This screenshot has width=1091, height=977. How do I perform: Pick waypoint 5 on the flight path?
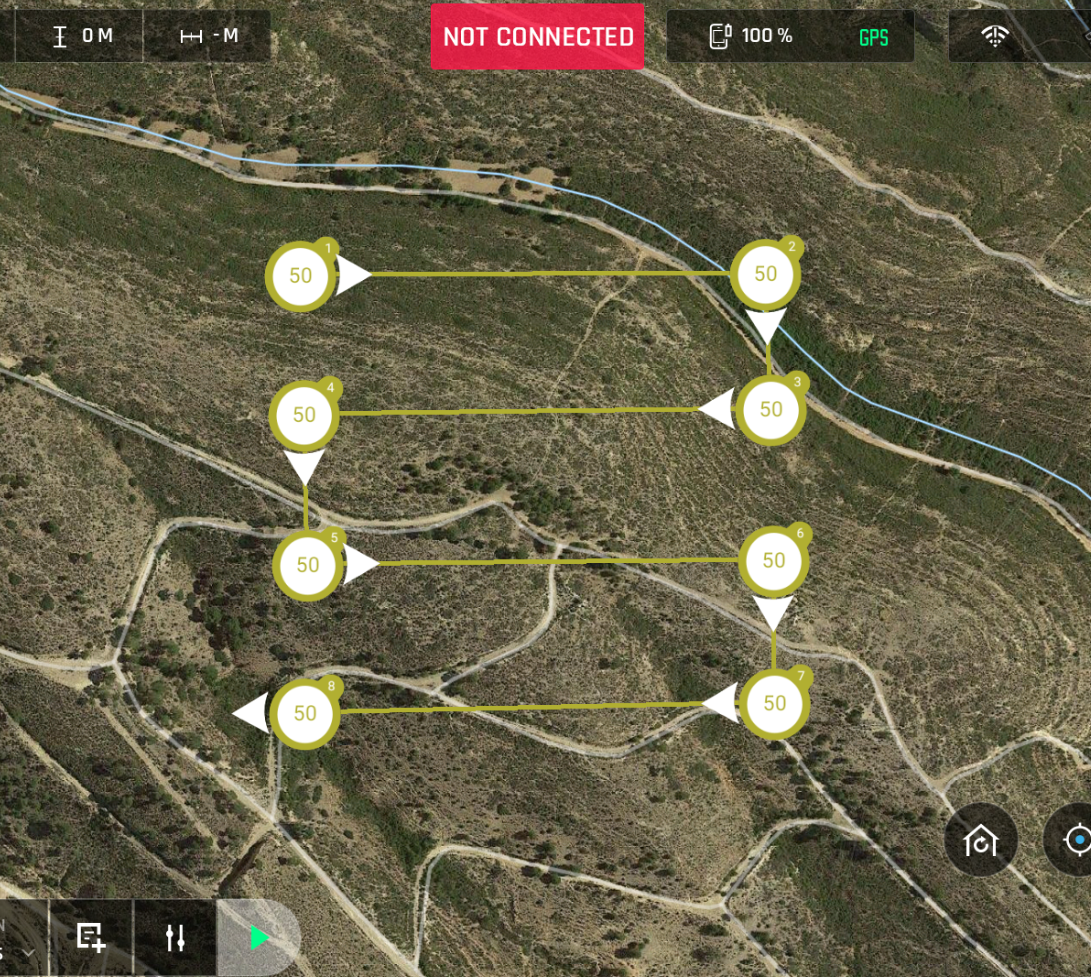click(307, 565)
